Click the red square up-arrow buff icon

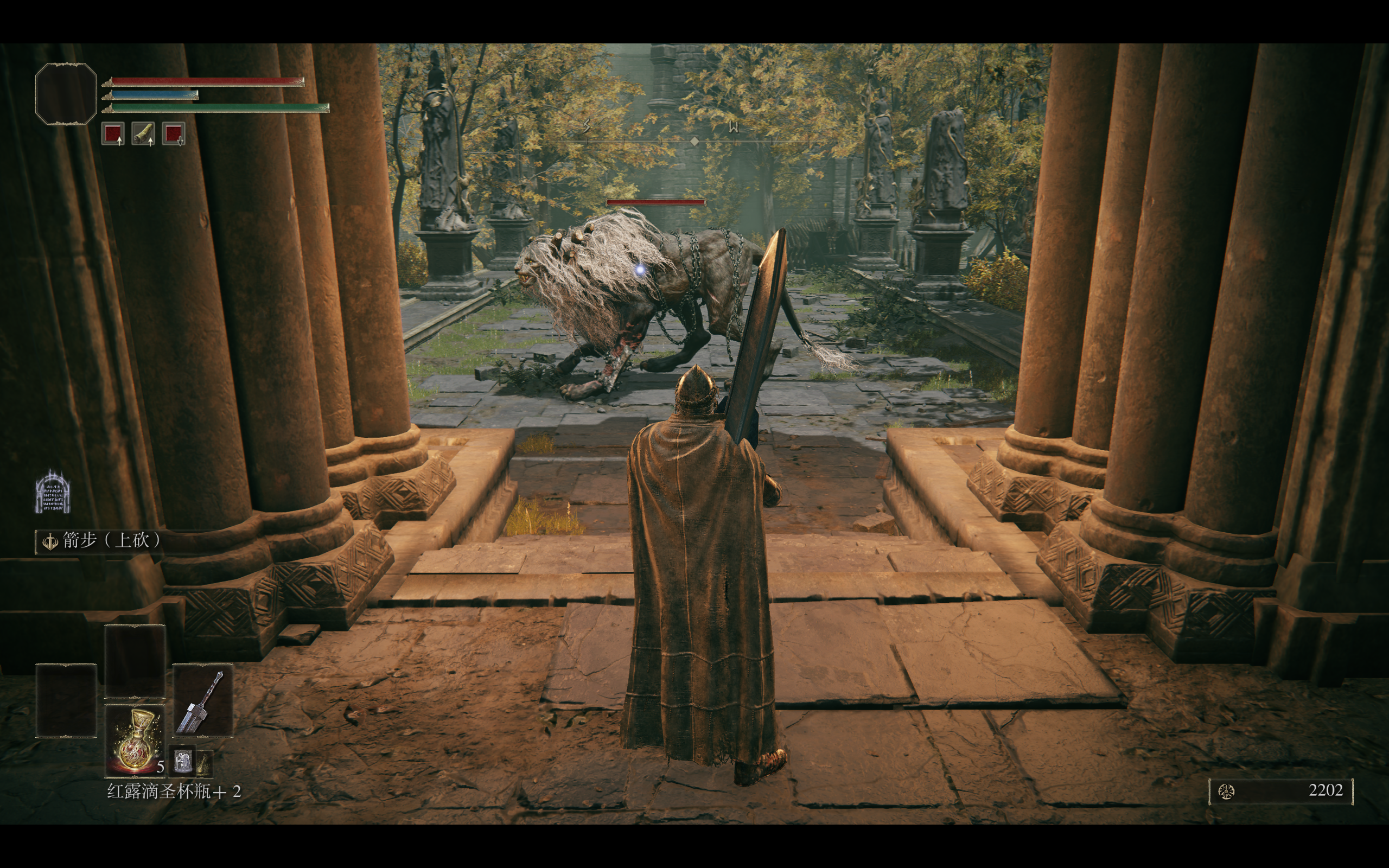coord(113,134)
